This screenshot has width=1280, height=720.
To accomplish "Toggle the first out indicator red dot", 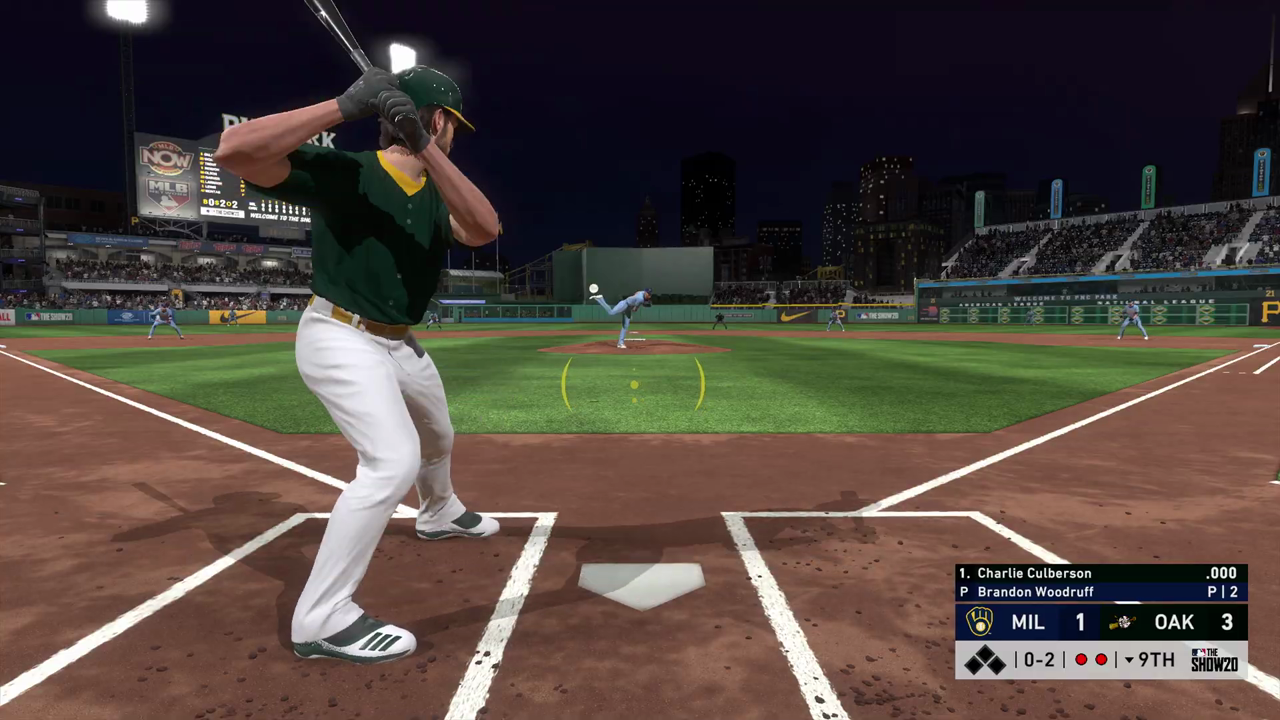I will (1081, 659).
